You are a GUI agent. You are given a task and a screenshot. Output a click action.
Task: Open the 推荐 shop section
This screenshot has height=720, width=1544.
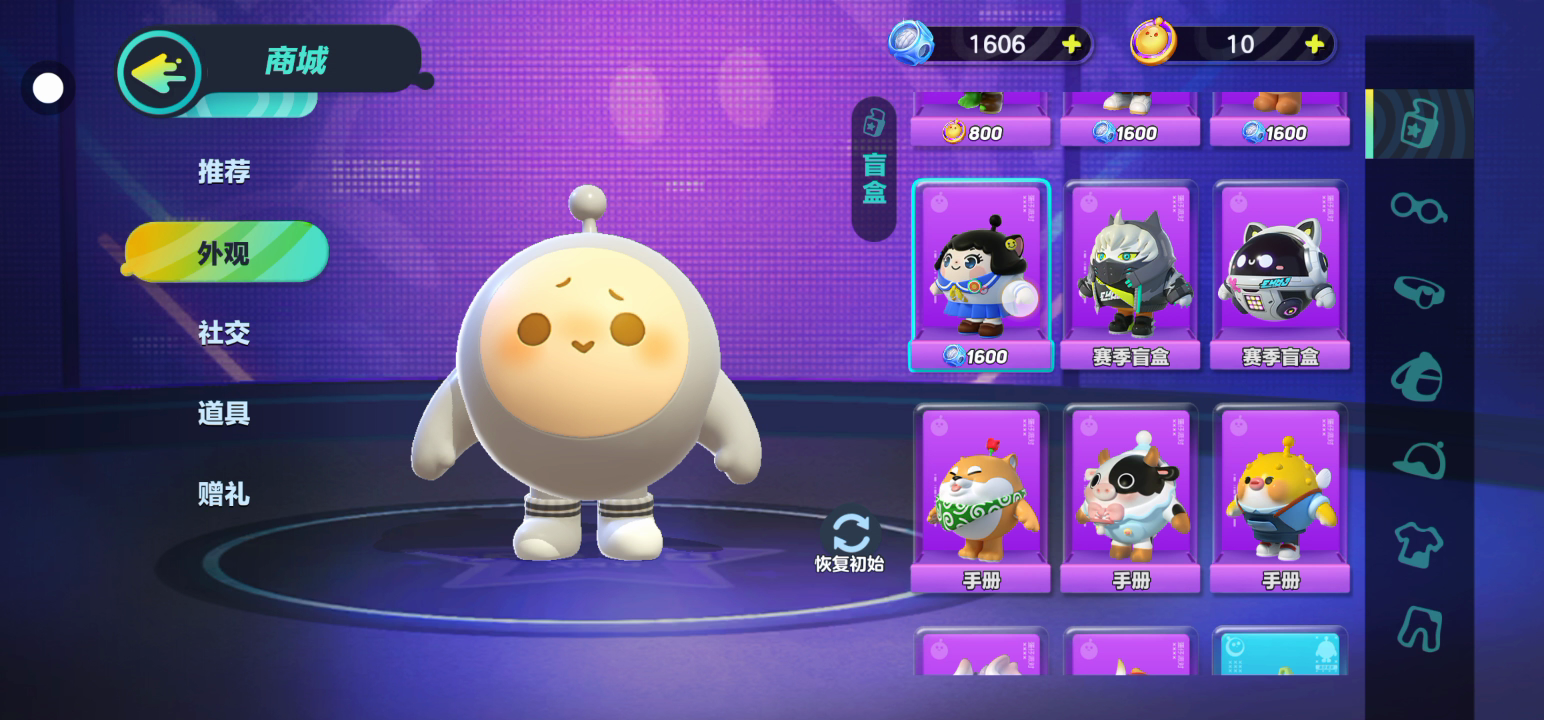pos(223,172)
